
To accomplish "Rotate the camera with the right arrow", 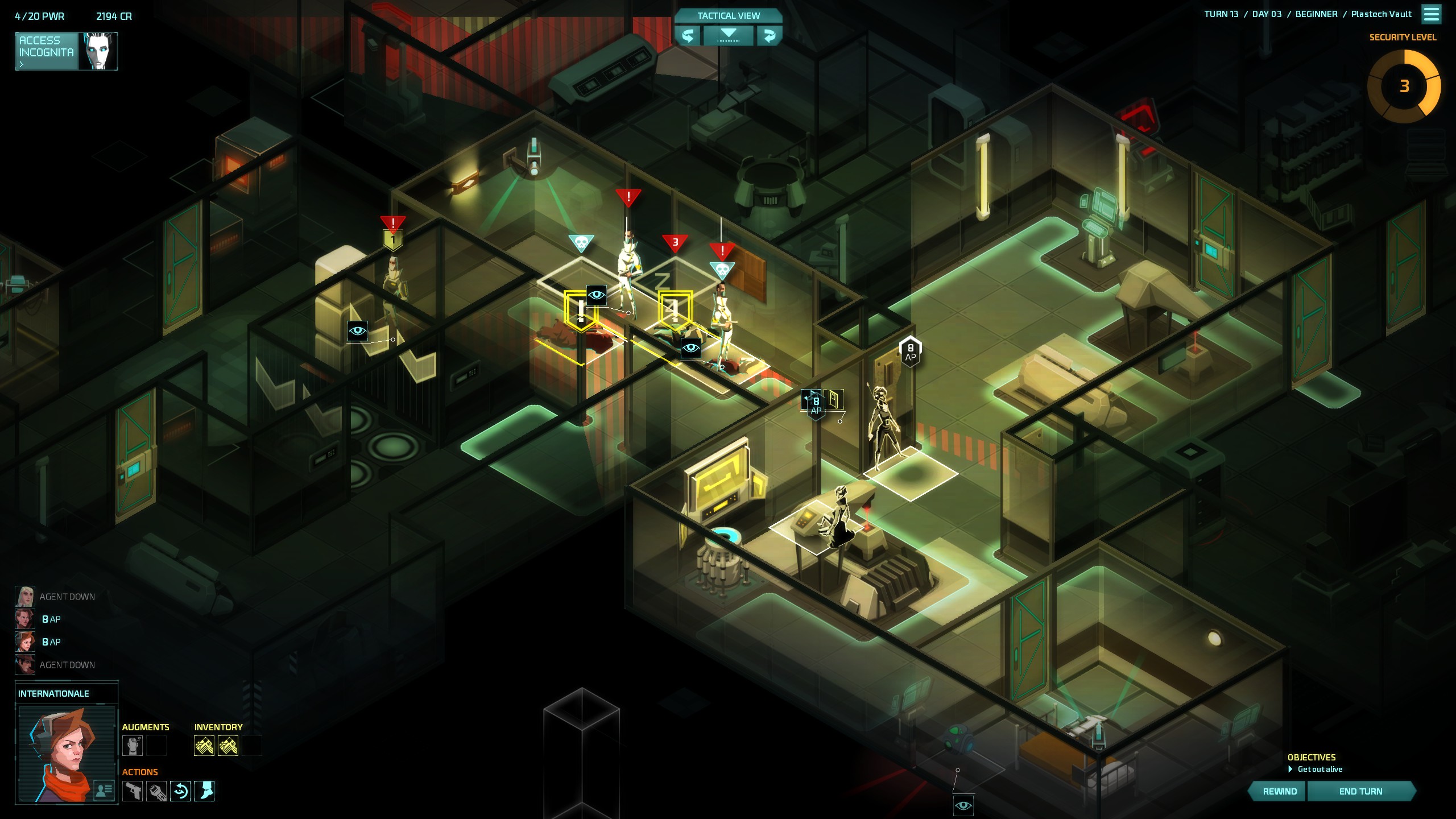I will point(769,36).
